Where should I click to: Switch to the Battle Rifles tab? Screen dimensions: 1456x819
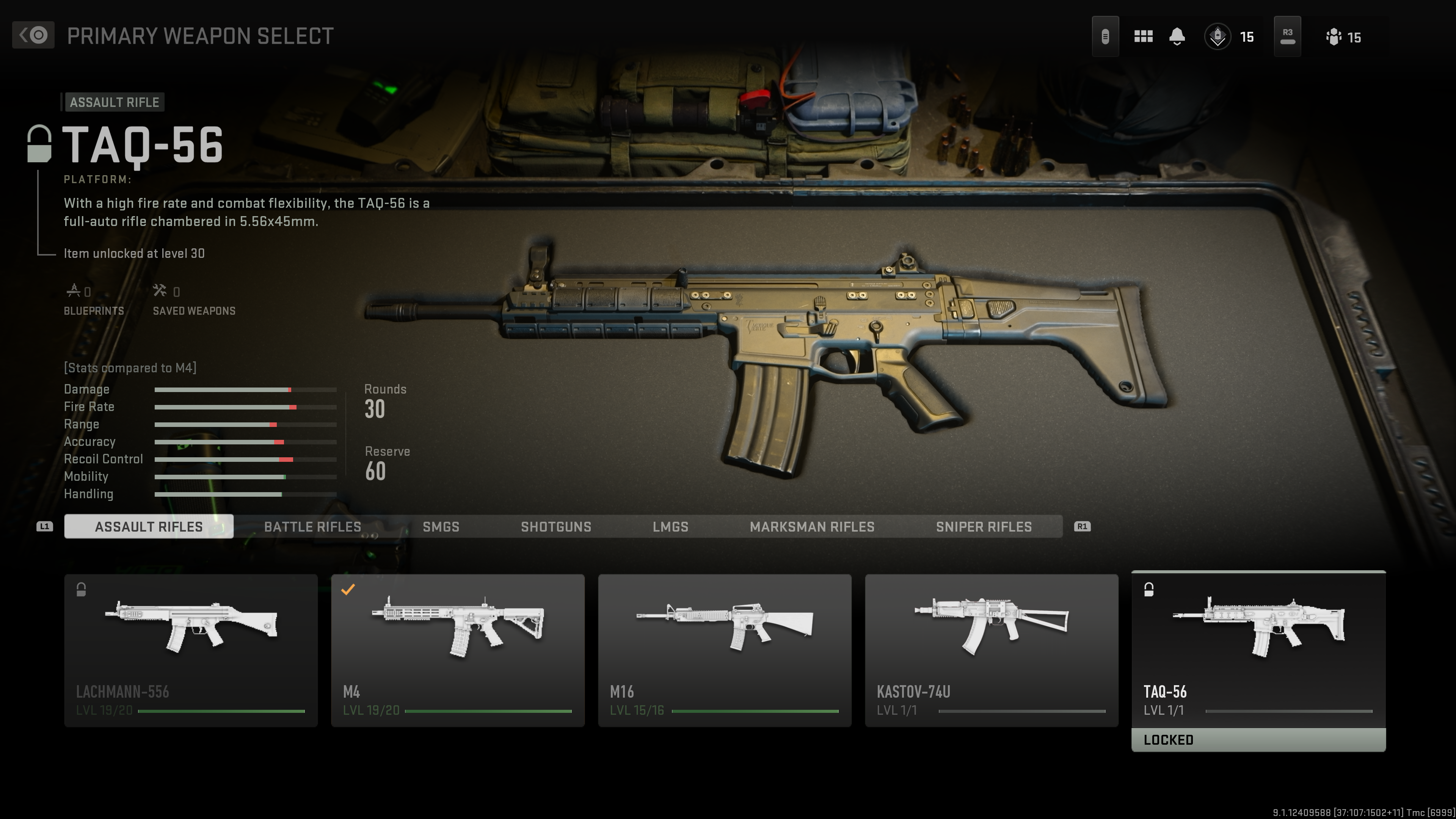point(312,527)
